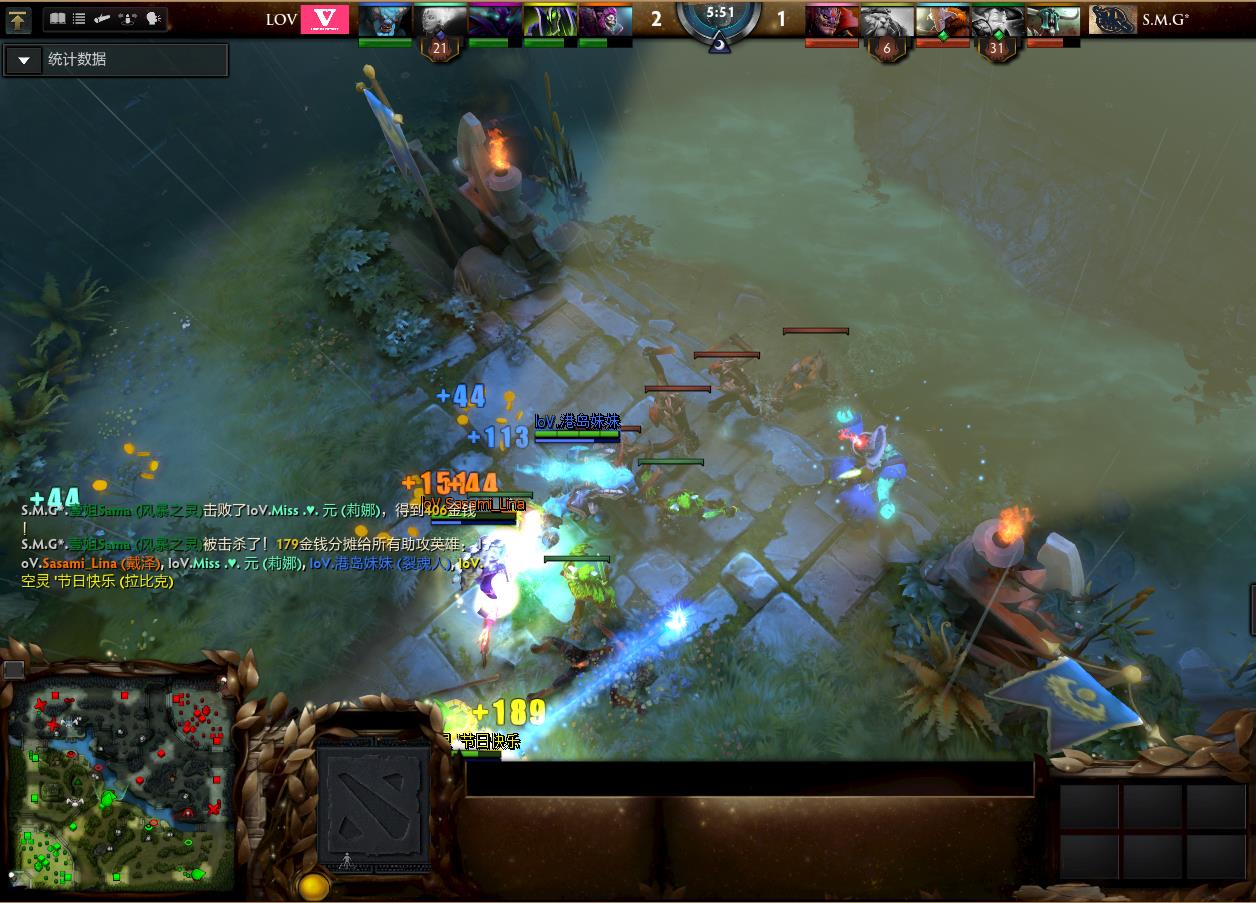Click the list icon in the top toolbar
The width and height of the screenshot is (1256, 903).
click(x=79, y=19)
